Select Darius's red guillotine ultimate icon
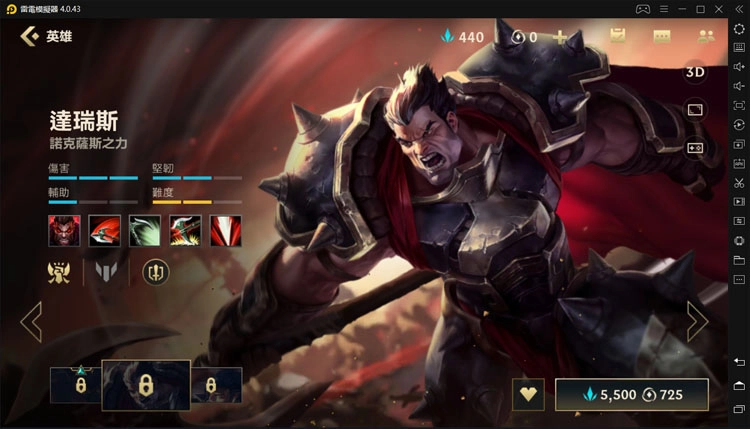Image resolution: width=750 pixels, height=429 pixels. pos(225,230)
